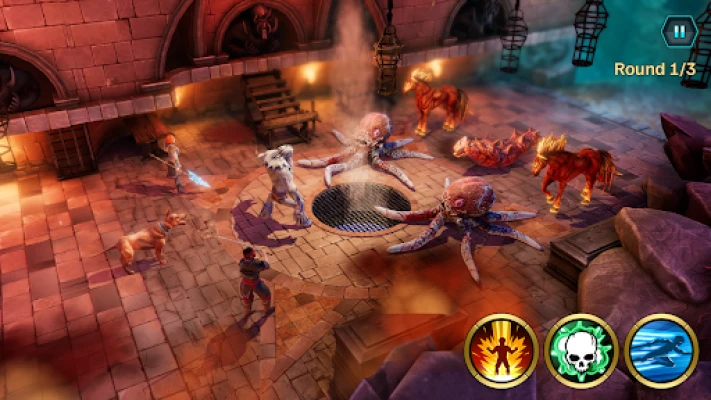Trigger the blue dashing figure ability

[x=661, y=351]
